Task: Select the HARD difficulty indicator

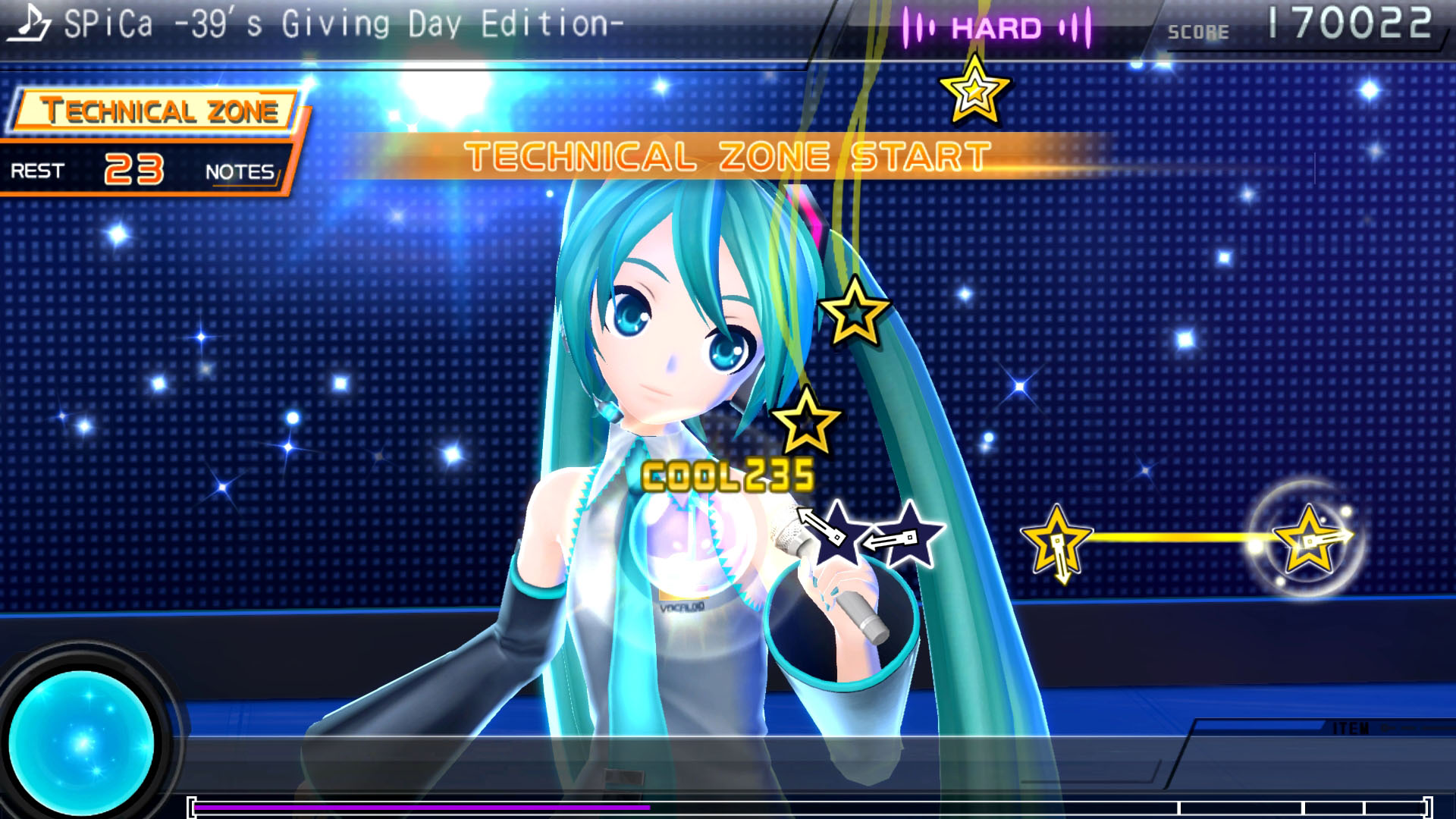Action: click(996, 29)
